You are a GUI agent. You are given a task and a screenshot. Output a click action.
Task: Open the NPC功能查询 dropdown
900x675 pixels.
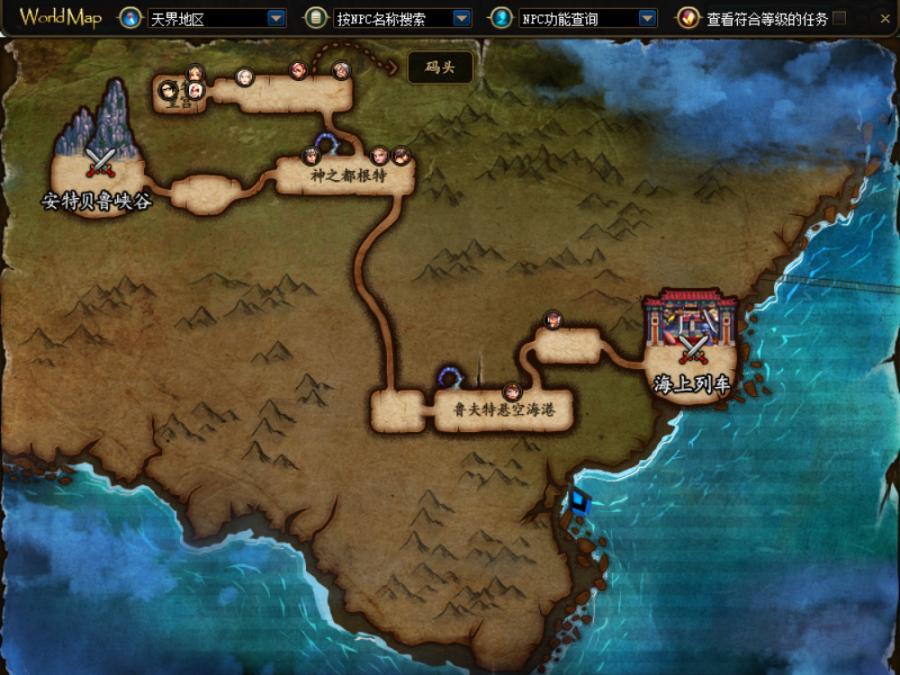647,18
